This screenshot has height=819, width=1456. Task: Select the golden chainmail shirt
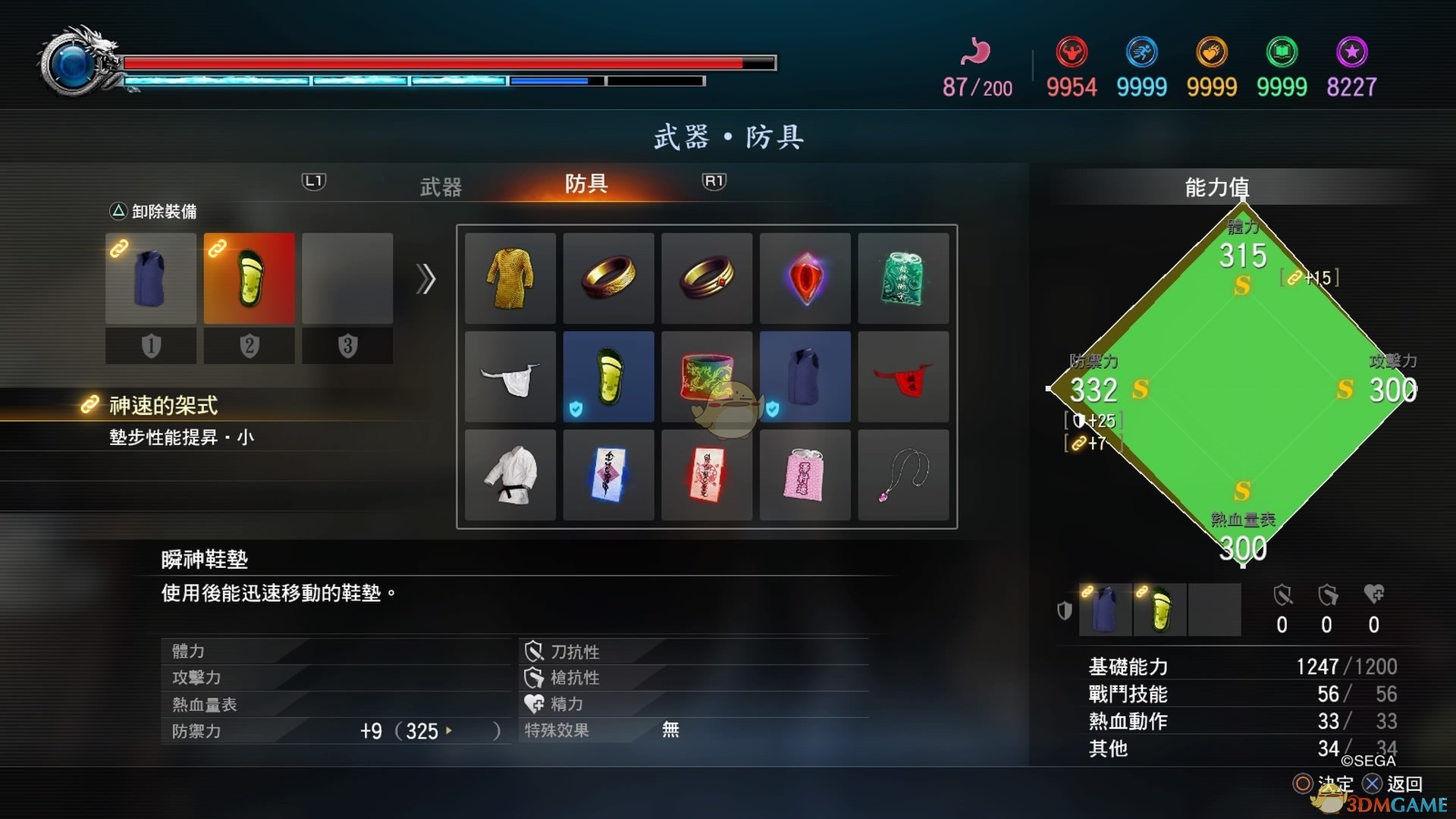pos(510,278)
